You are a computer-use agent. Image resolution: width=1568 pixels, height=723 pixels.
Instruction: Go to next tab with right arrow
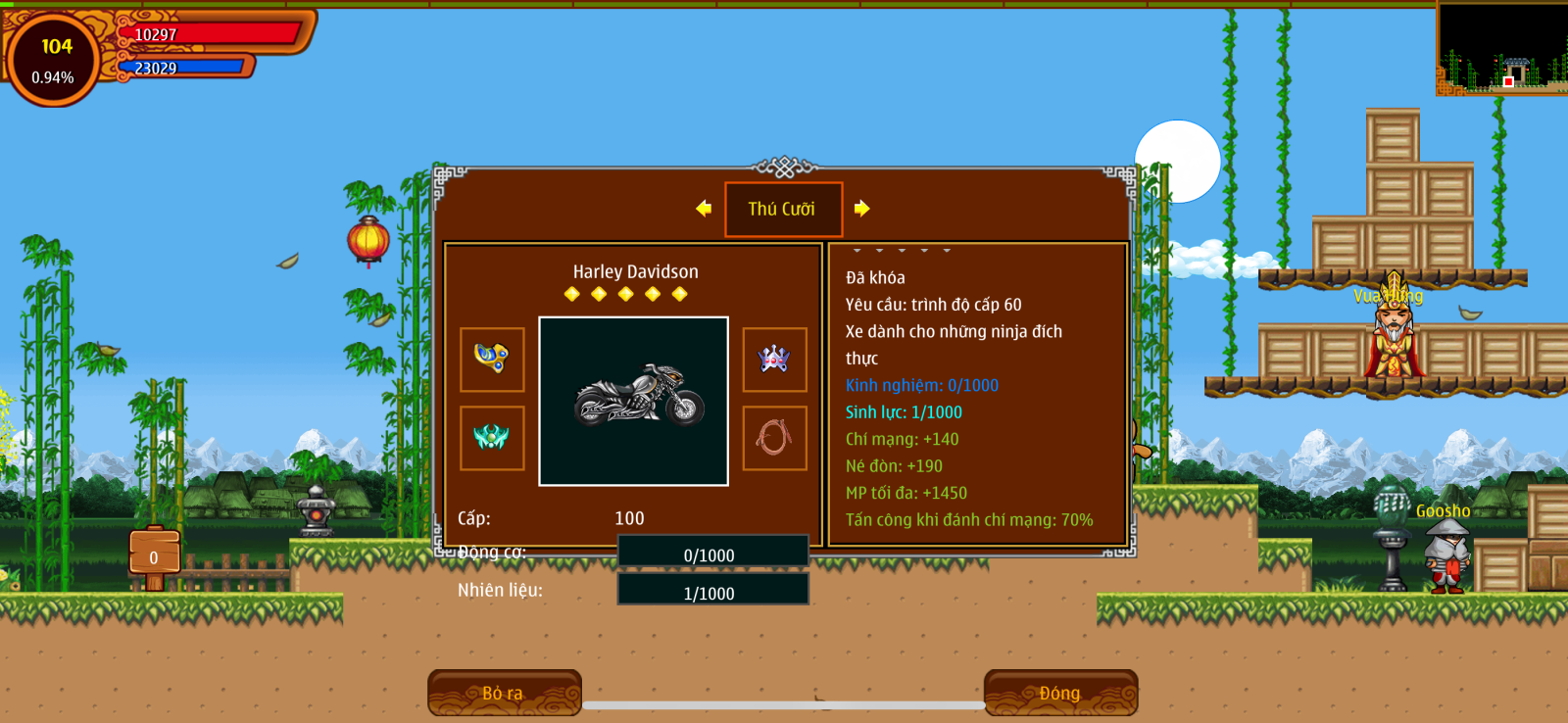pyautogui.click(x=861, y=208)
